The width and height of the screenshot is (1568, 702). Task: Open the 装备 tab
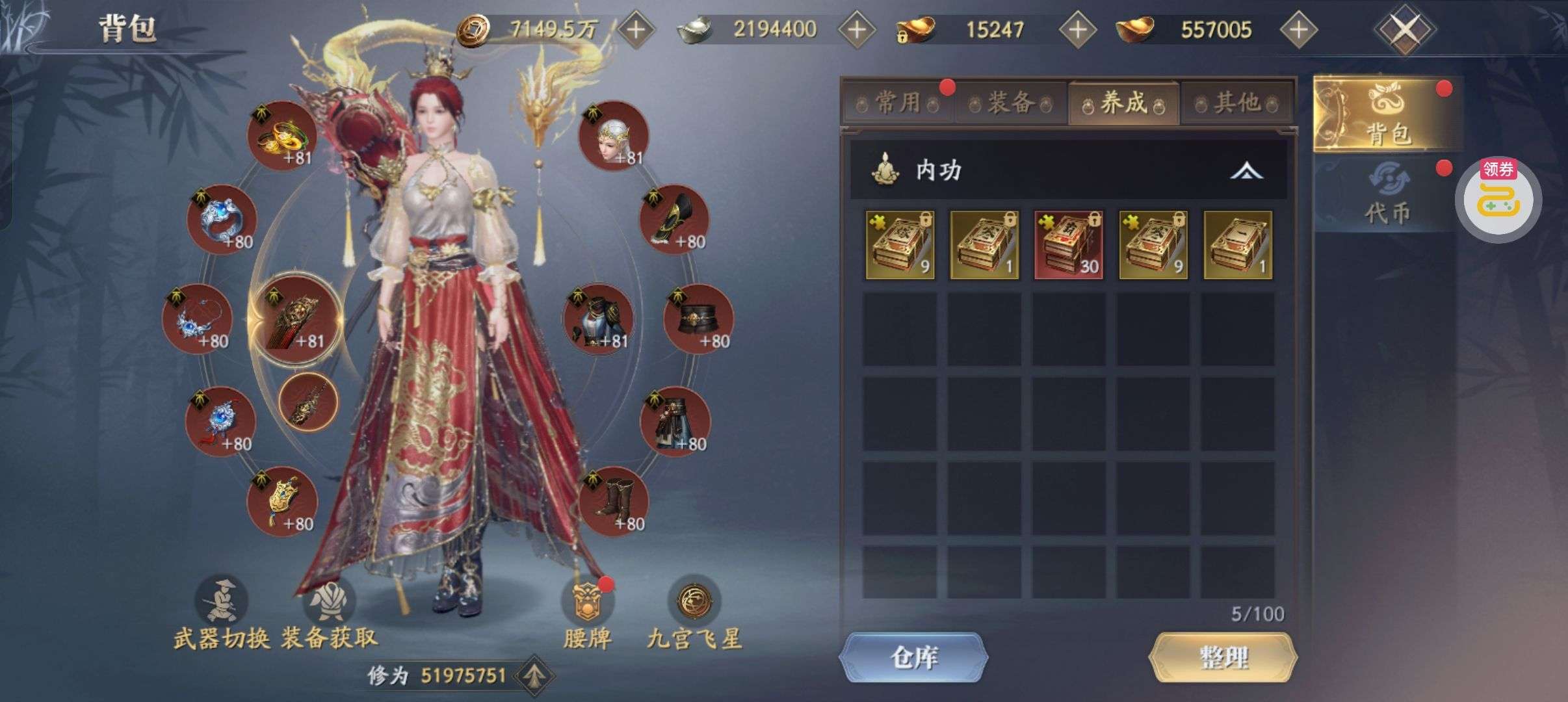tap(1010, 103)
